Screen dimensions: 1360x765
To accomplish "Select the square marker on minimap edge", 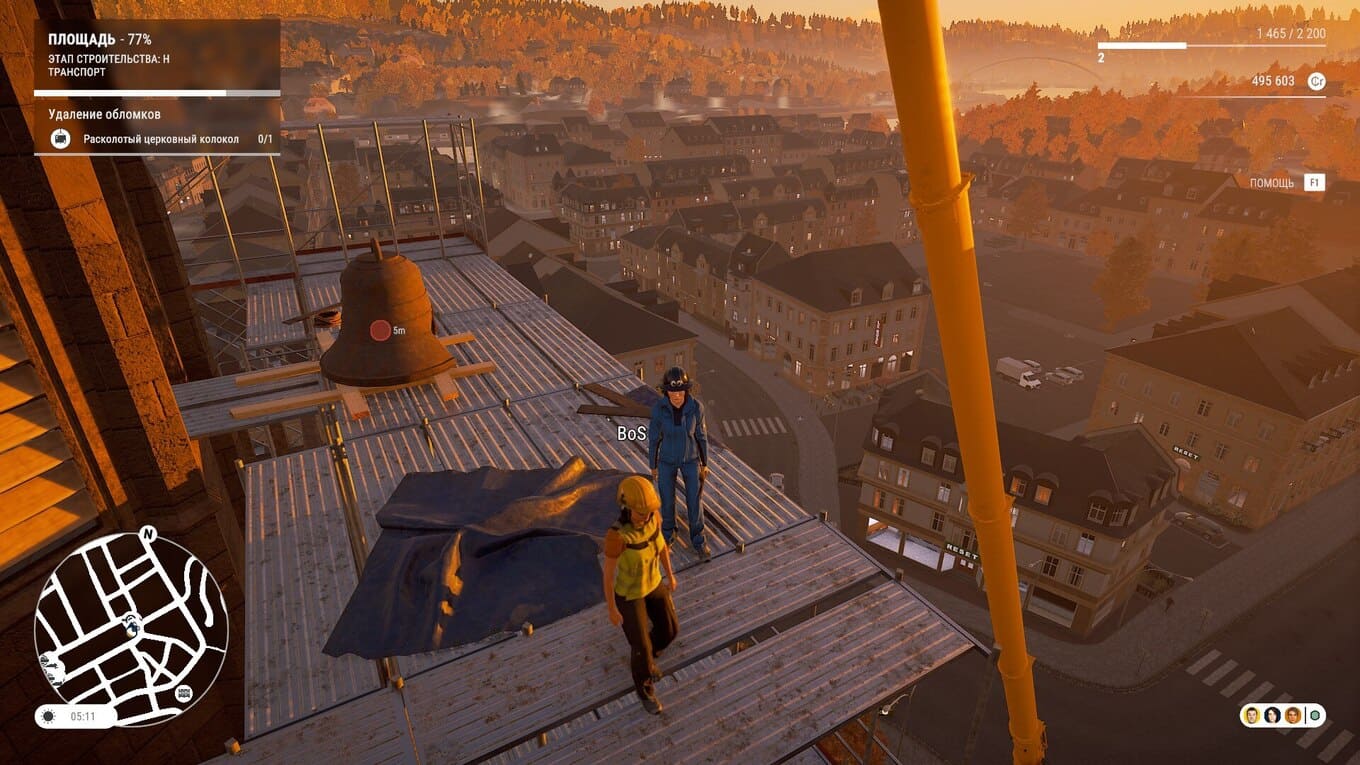I will [x=184, y=693].
